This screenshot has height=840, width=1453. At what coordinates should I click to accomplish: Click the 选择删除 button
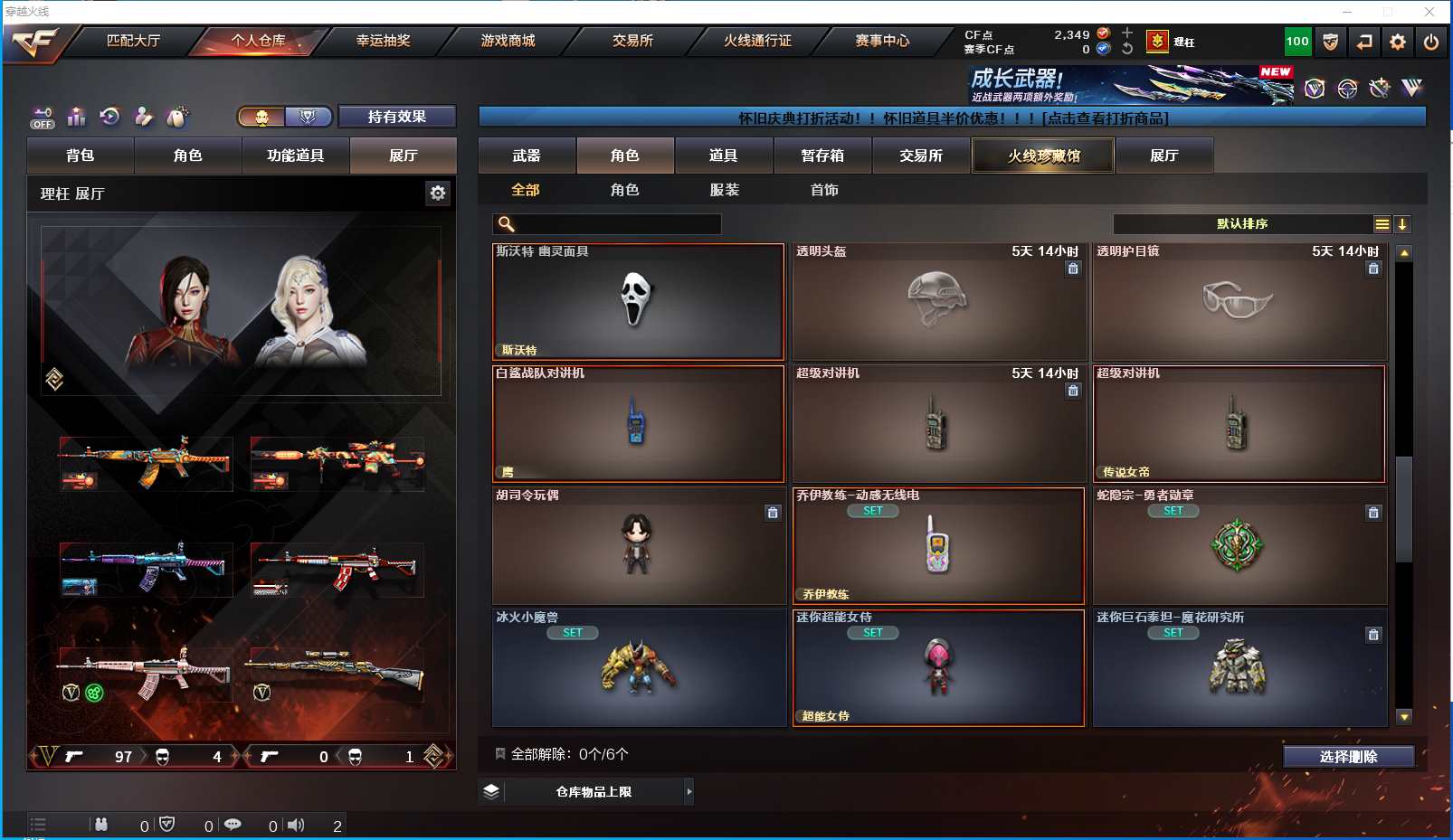click(x=1348, y=757)
